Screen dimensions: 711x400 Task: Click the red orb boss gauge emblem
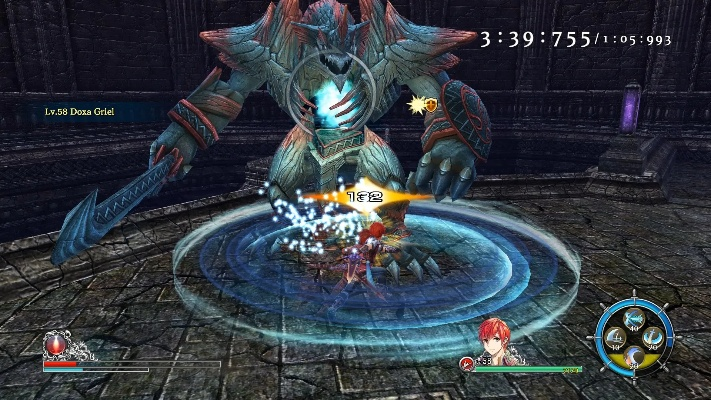pyautogui.click(x=56, y=346)
